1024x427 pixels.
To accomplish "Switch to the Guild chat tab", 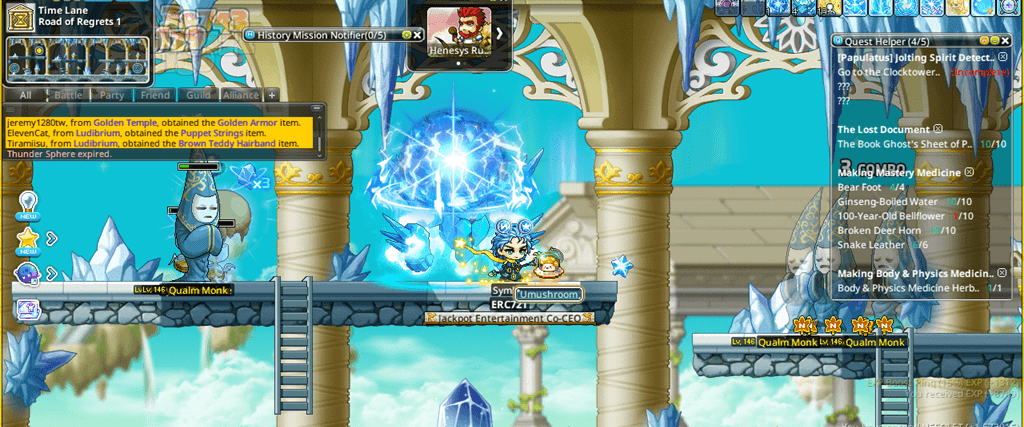I will (x=198, y=95).
